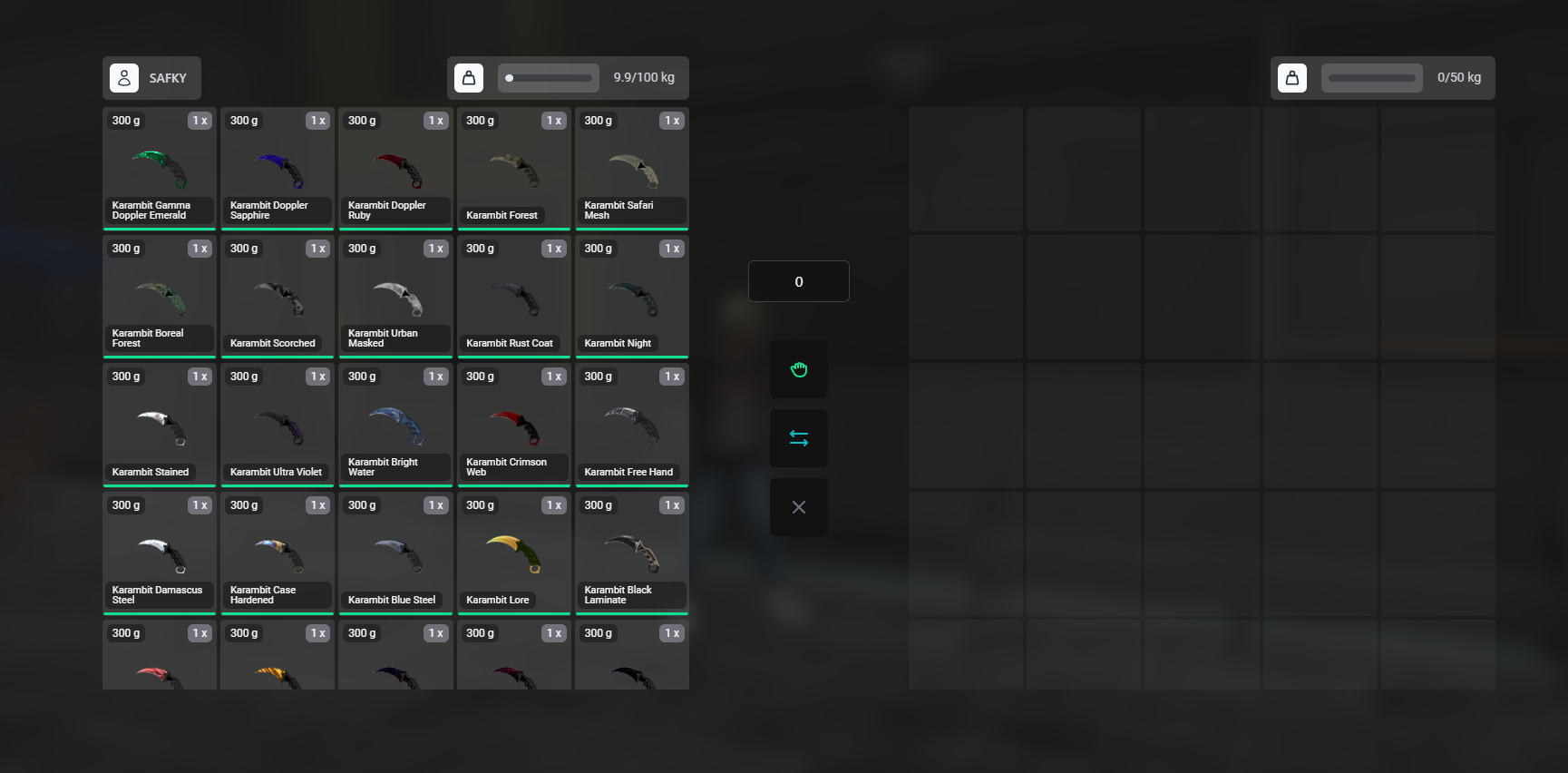Image resolution: width=1568 pixels, height=773 pixels.
Task: Select the Karambit Urban Masked item
Action: point(395,296)
